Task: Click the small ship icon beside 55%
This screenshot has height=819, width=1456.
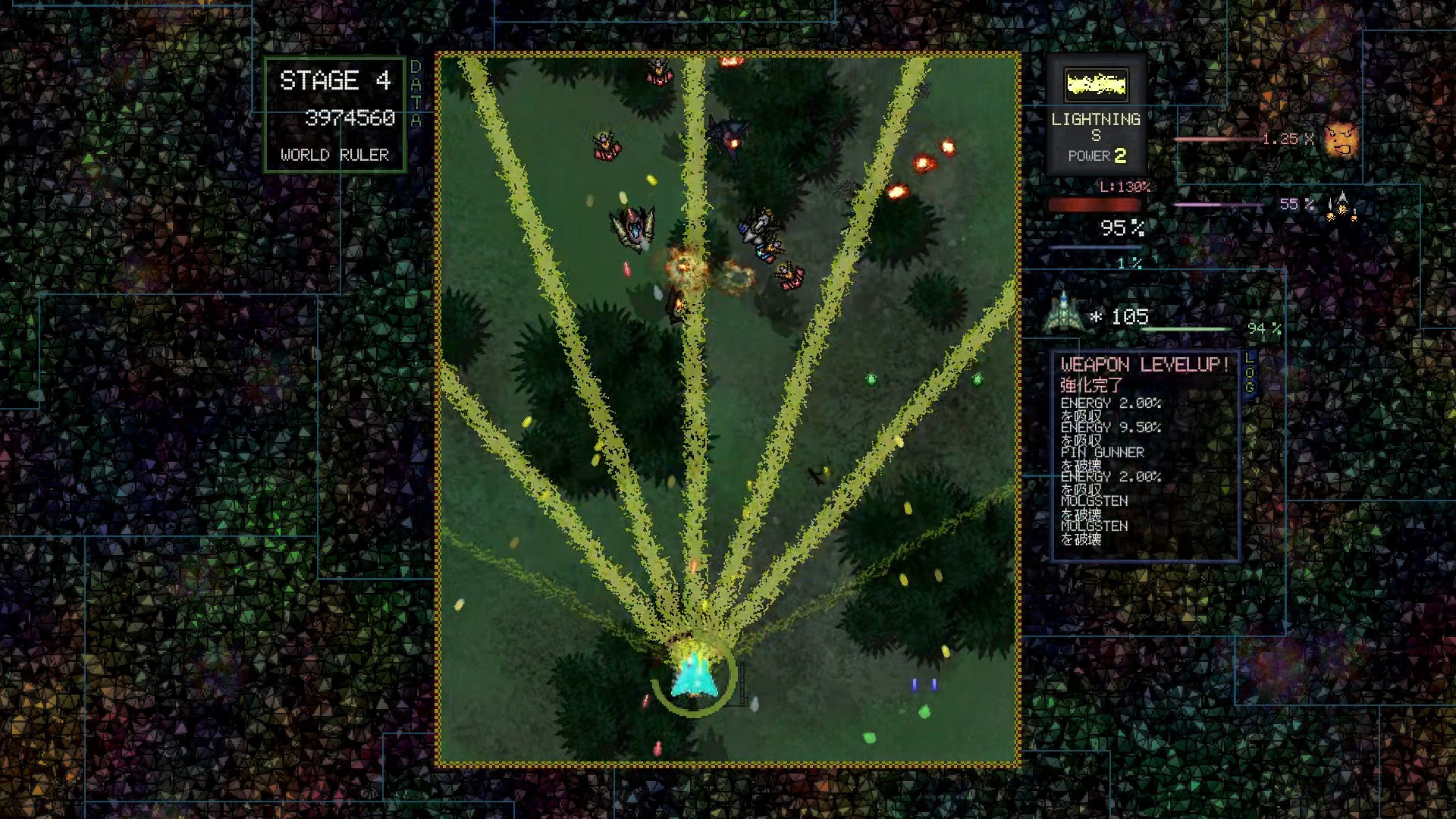Action: pyautogui.click(x=1341, y=205)
